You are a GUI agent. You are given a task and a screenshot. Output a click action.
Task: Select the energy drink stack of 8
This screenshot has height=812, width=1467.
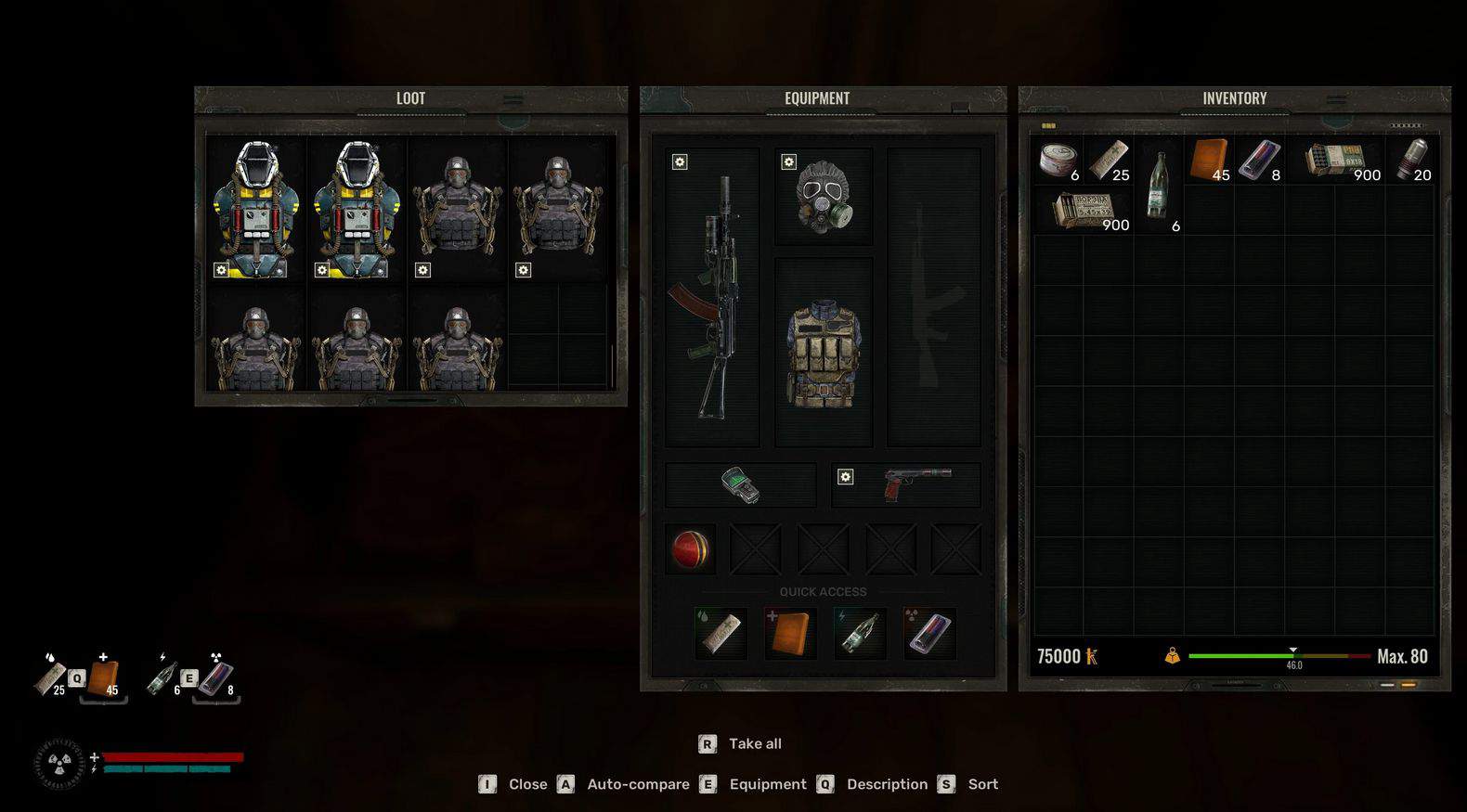(1259, 160)
